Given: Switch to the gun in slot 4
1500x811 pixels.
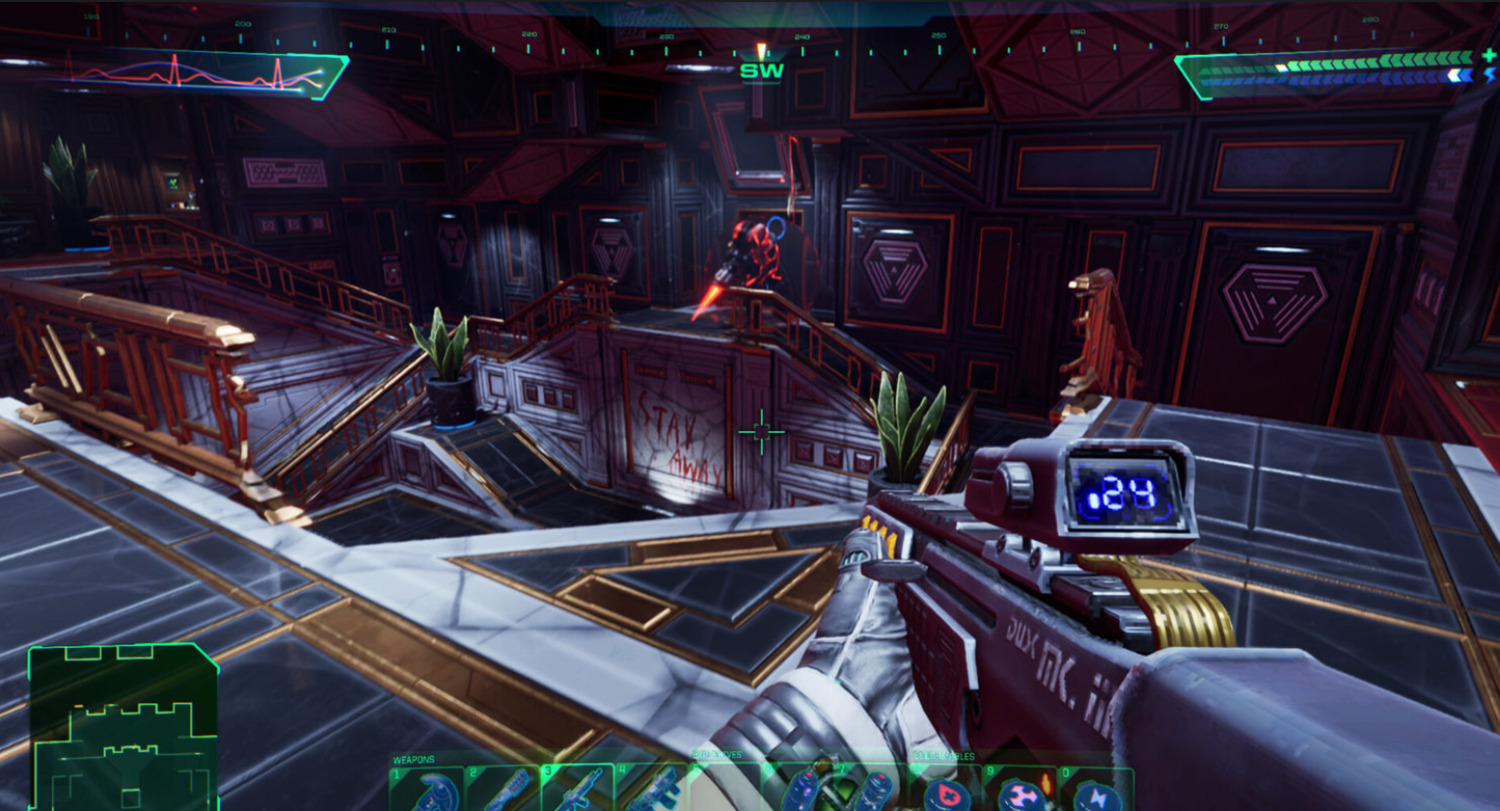Looking at the screenshot, I should point(653,789).
